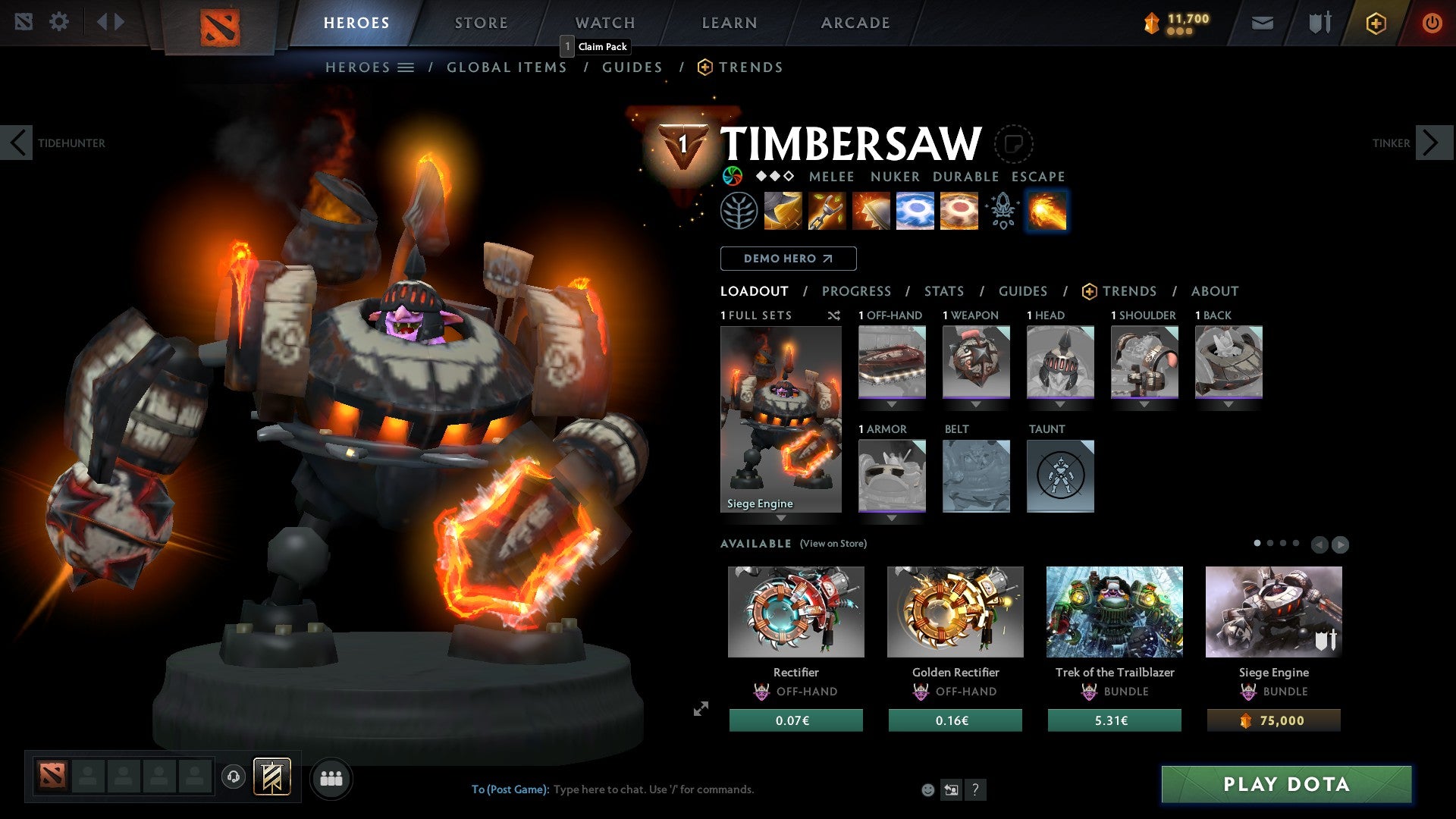1456x819 pixels.
Task: Select Timbersaw's Chakram ability icon
Action: pyautogui.click(x=915, y=212)
